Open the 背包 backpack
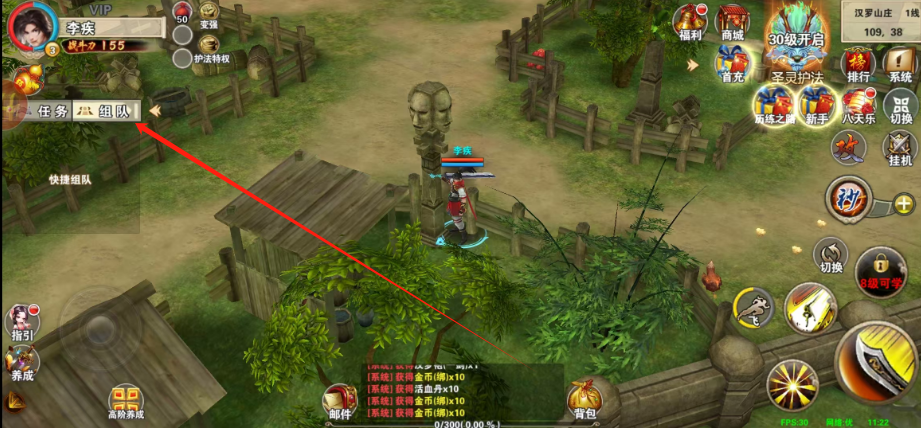921x429 pixels. (x=583, y=398)
